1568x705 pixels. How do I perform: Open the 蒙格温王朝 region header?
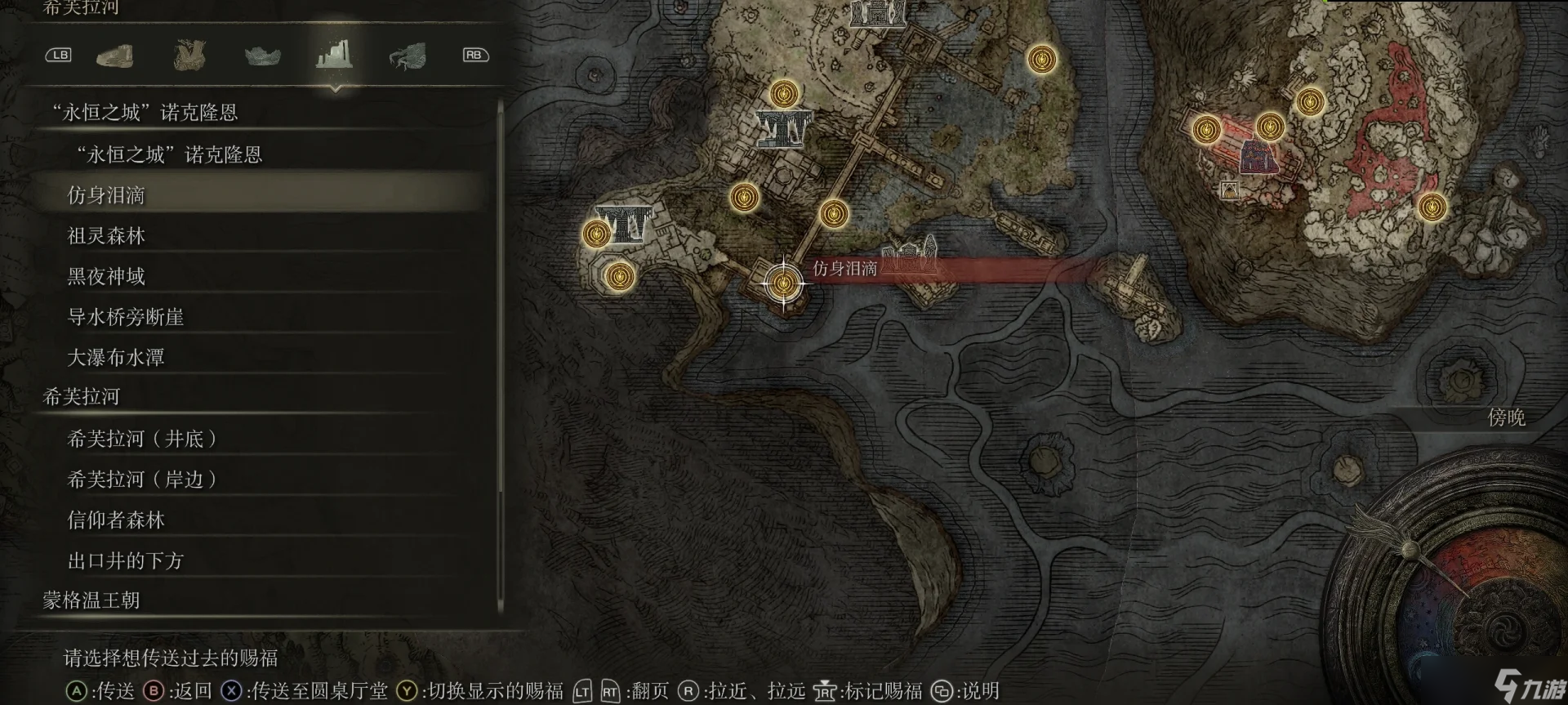click(91, 600)
